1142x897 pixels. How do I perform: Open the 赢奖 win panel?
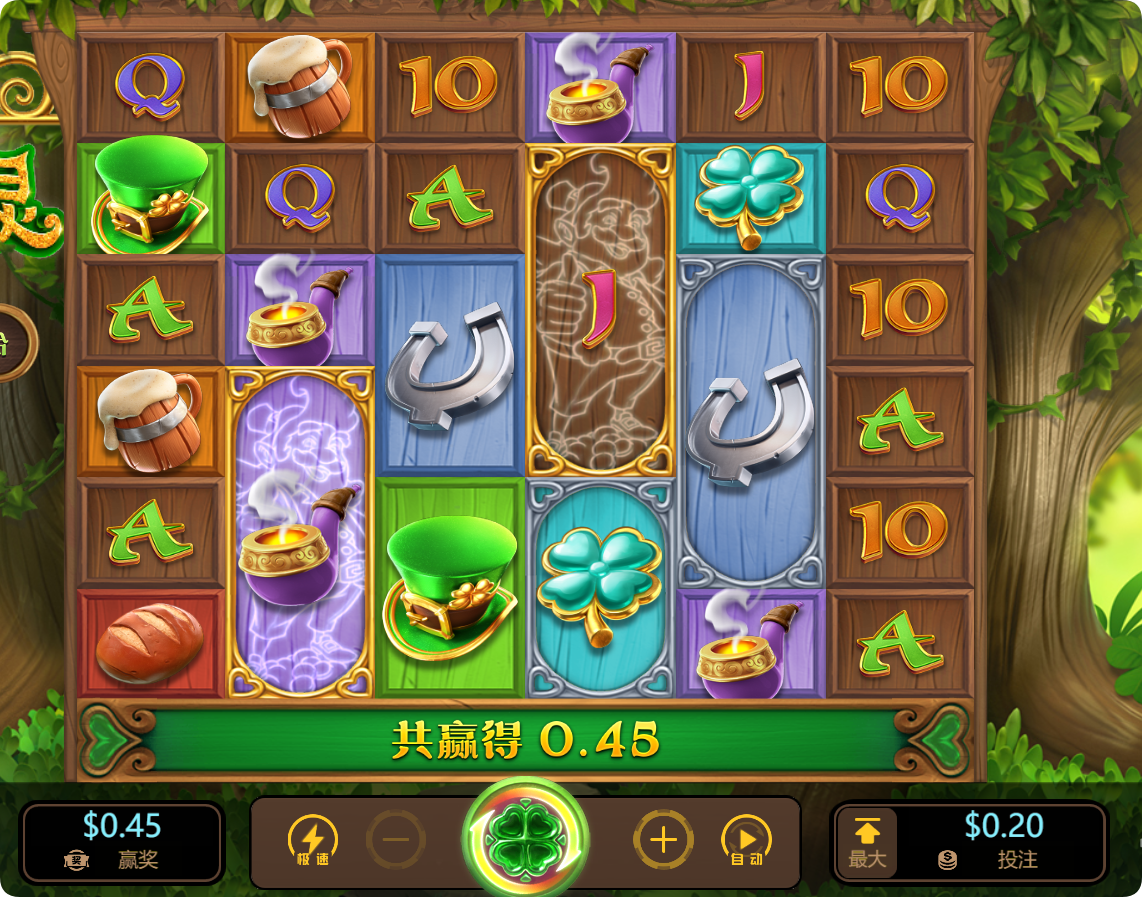pos(122,842)
